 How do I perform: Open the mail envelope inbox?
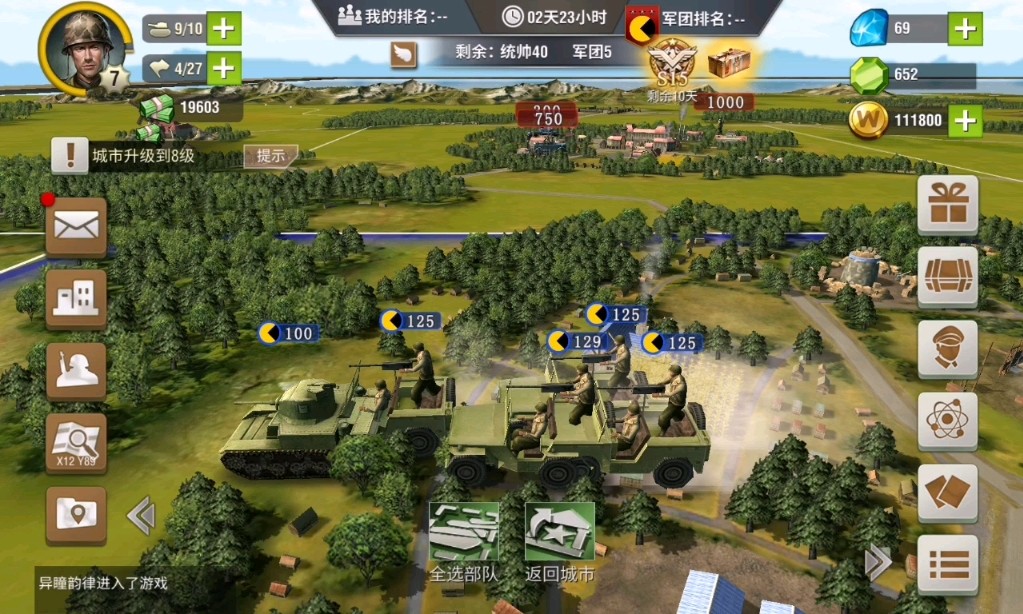tap(76, 226)
